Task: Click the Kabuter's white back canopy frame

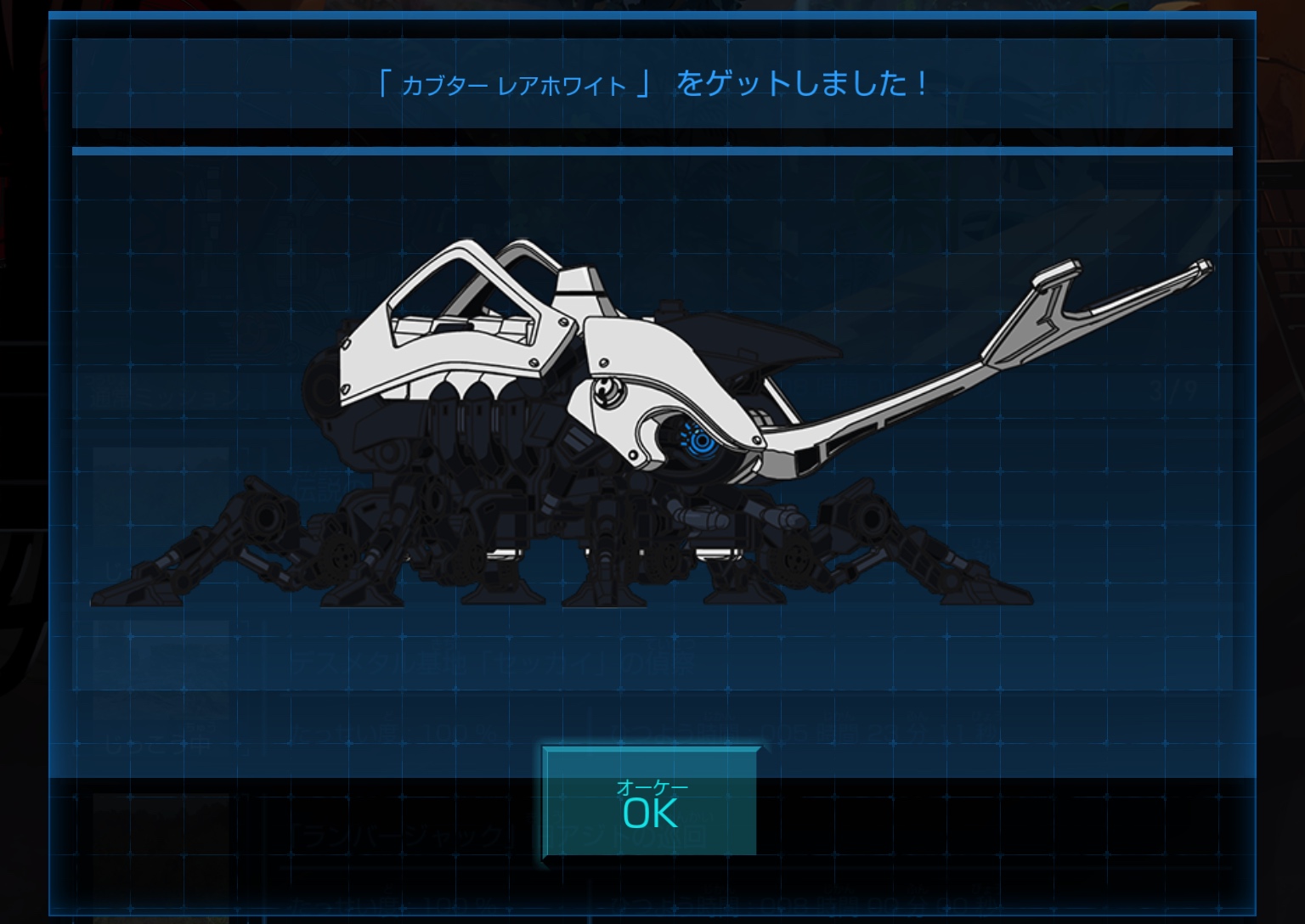Action: click(x=459, y=297)
